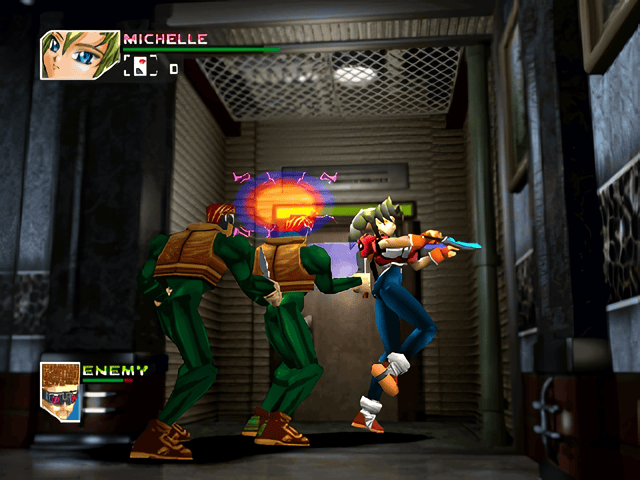The height and width of the screenshot is (480, 640).
Task: Select the bracketed card item icon
Action: coord(141,68)
